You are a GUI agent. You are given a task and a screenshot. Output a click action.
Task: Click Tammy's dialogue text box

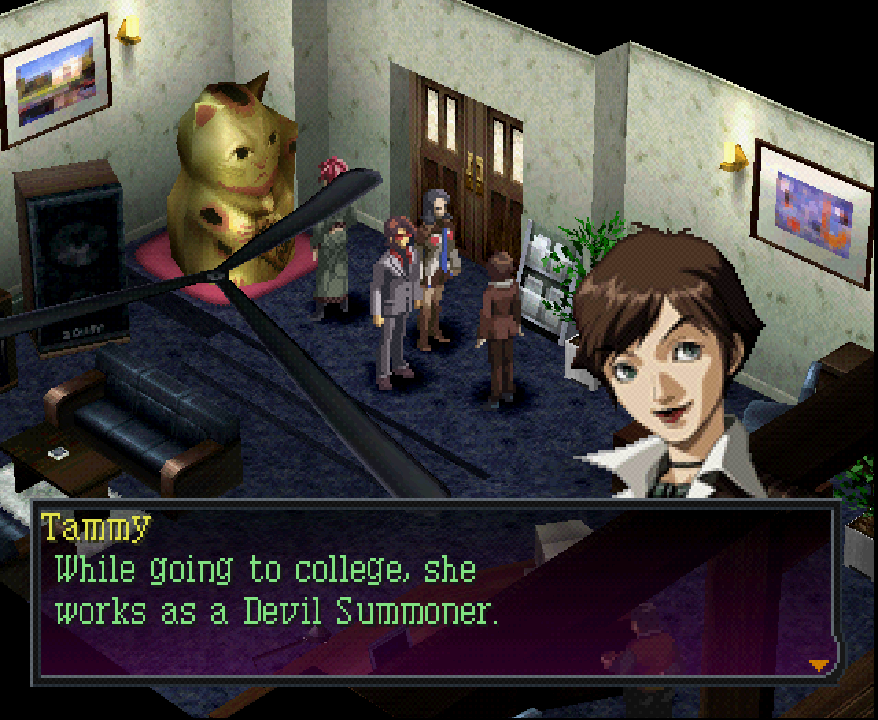[x=435, y=592]
